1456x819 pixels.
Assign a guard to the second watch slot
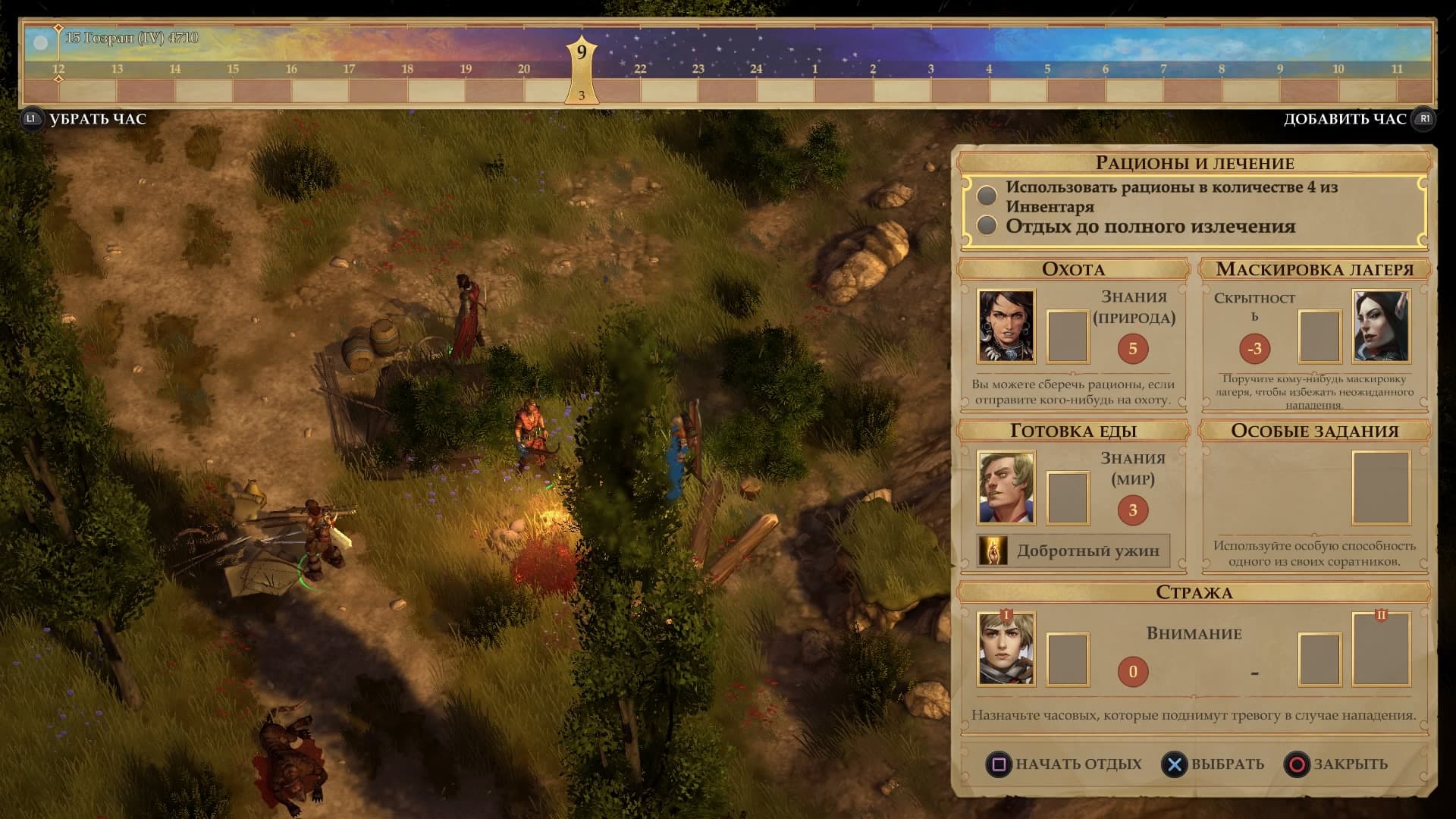coord(1381,650)
